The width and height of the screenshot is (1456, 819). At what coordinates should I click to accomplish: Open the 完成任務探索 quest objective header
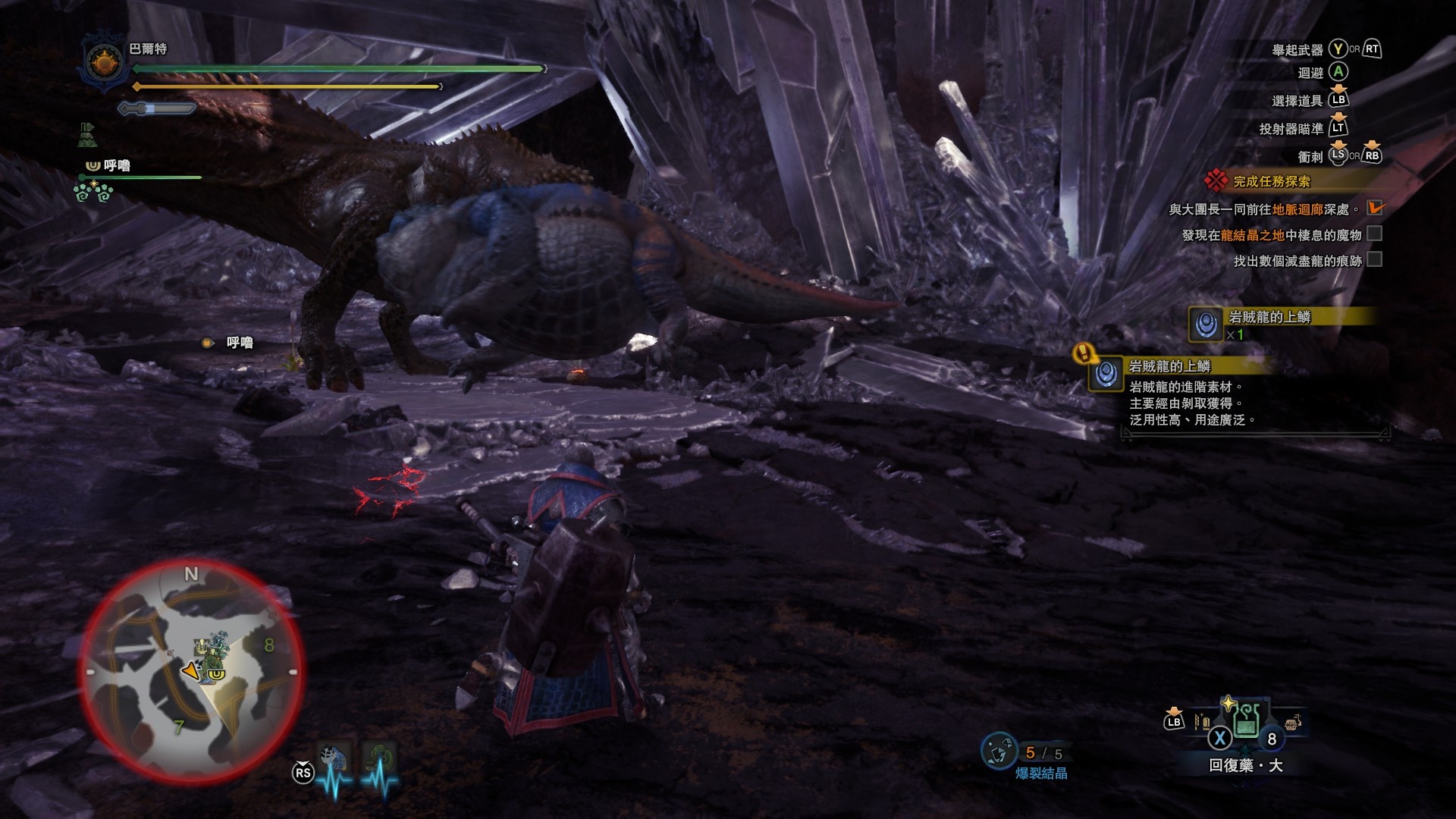click(x=1271, y=181)
